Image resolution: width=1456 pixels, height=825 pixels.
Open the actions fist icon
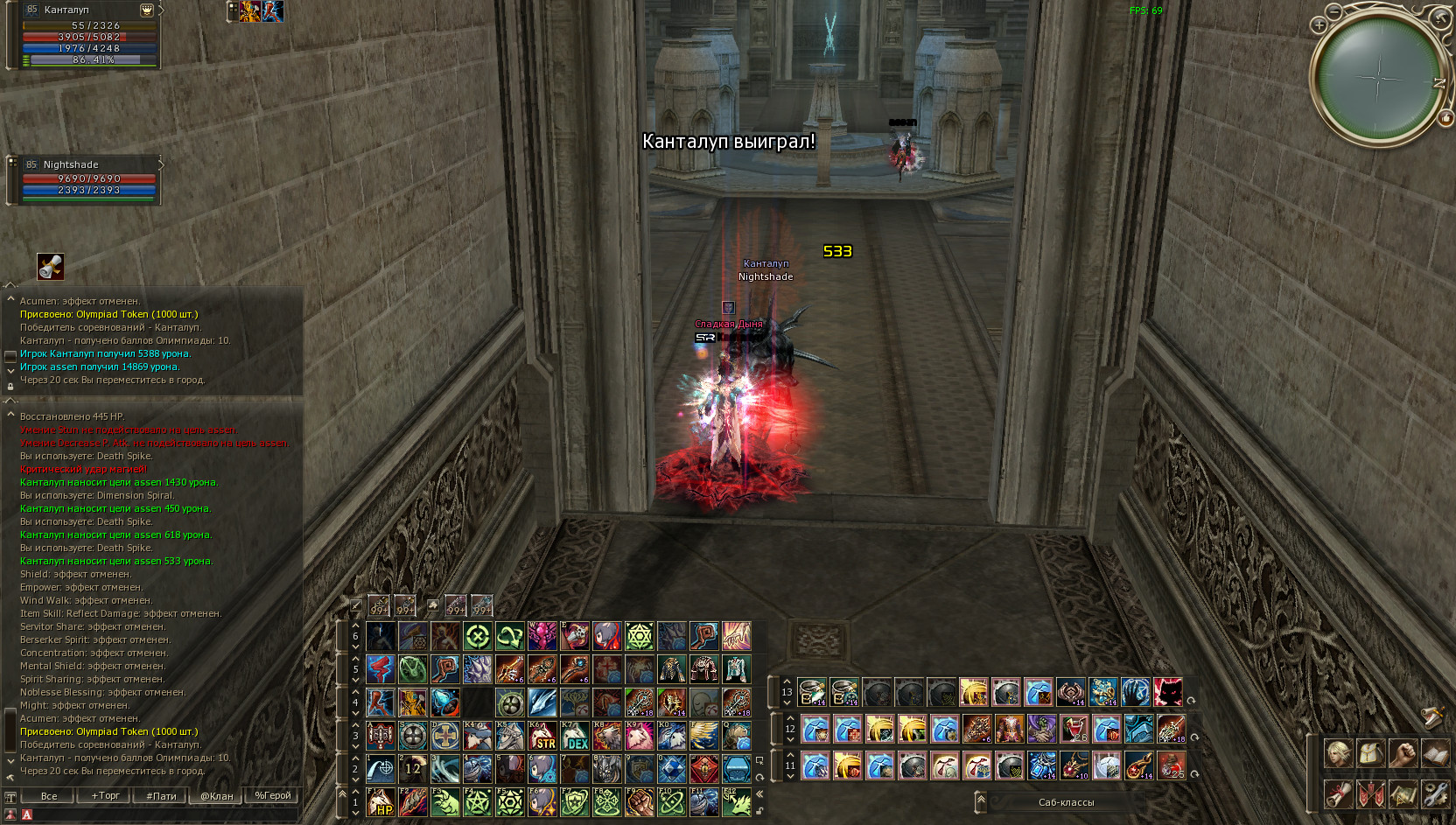pyautogui.click(x=1403, y=753)
